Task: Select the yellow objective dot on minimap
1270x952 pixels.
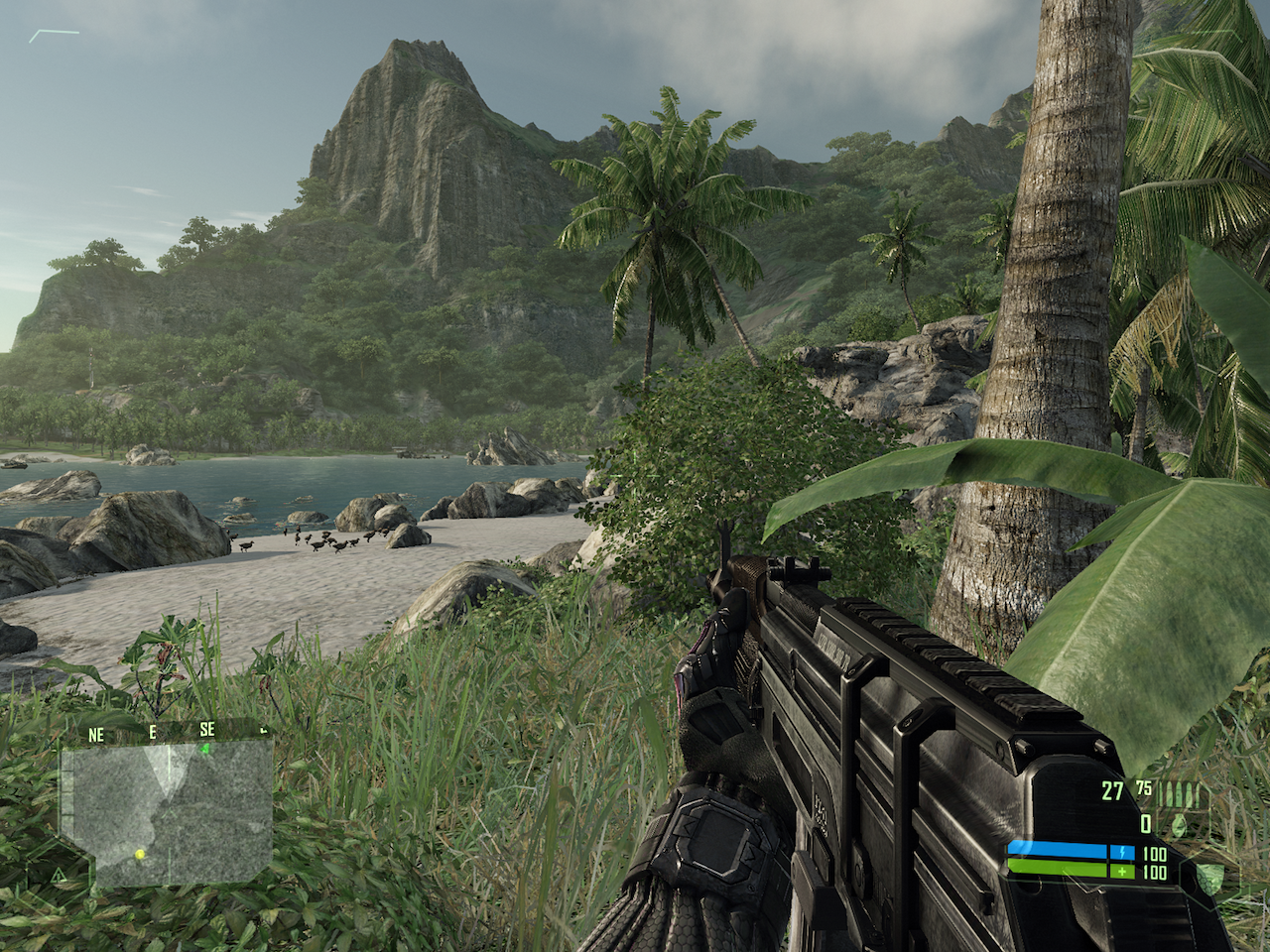Action: 140,853
